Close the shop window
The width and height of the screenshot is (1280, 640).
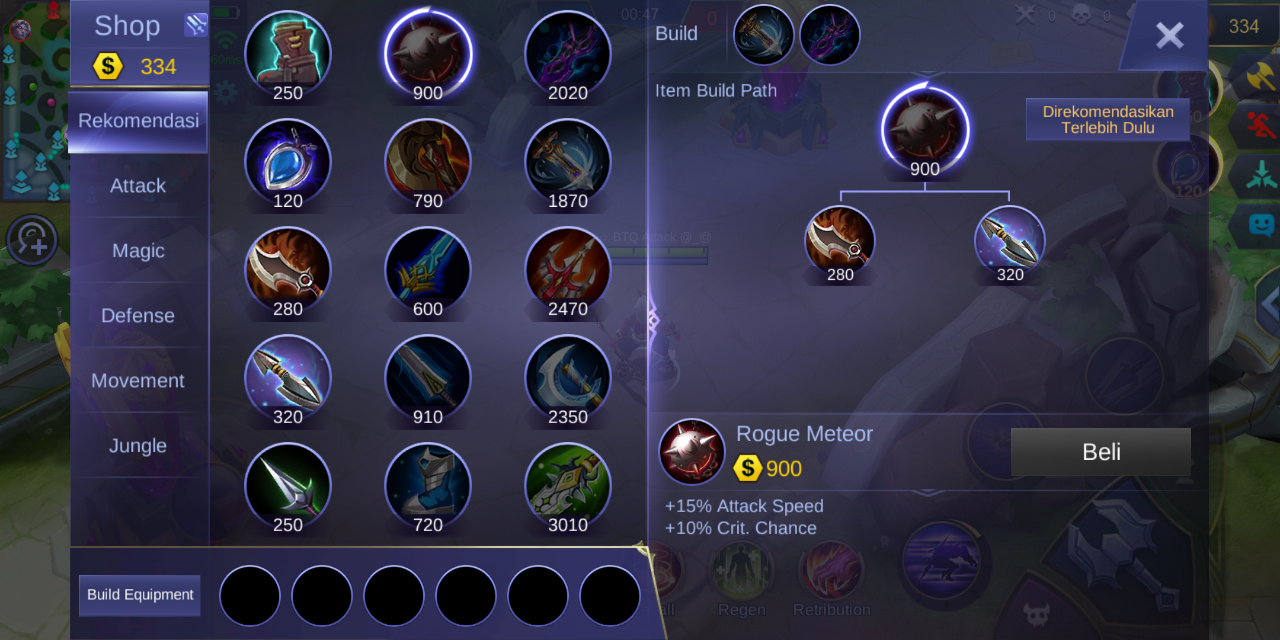click(x=1169, y=36)
